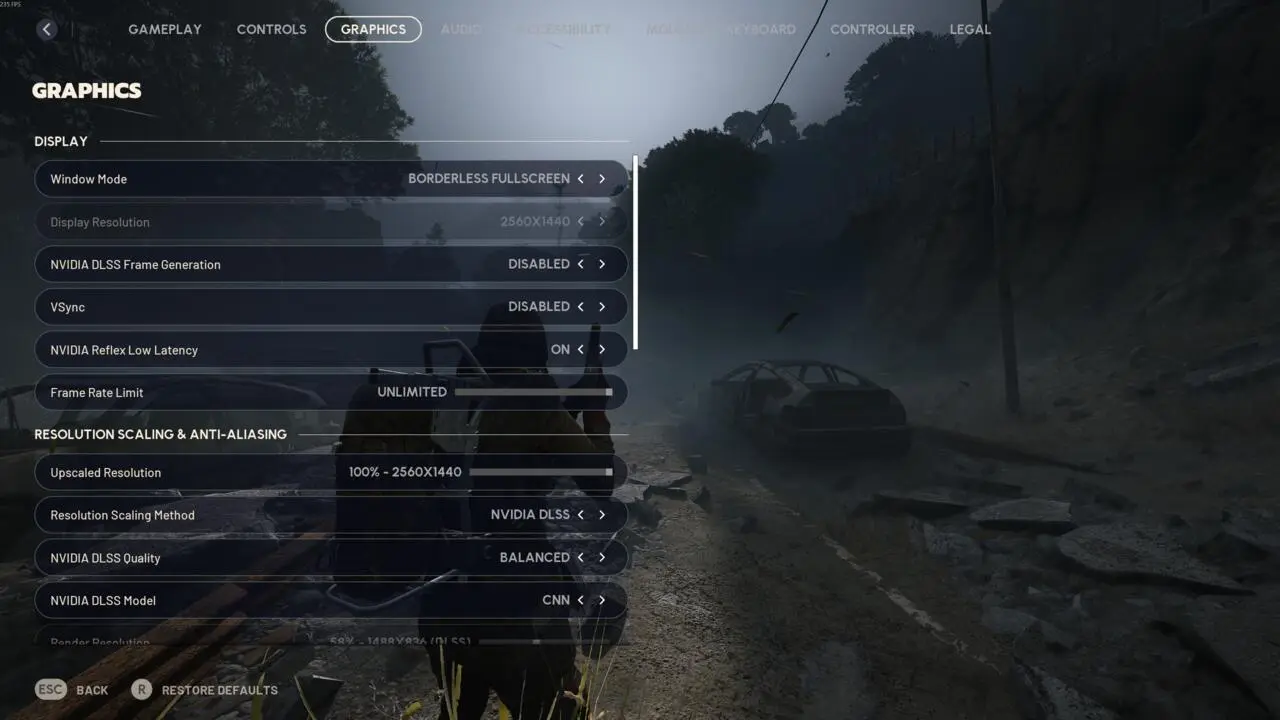Click the circular R icon next to Restore Defaults
This screenshot has width=1280, height=720.
[x=141, y=689]
